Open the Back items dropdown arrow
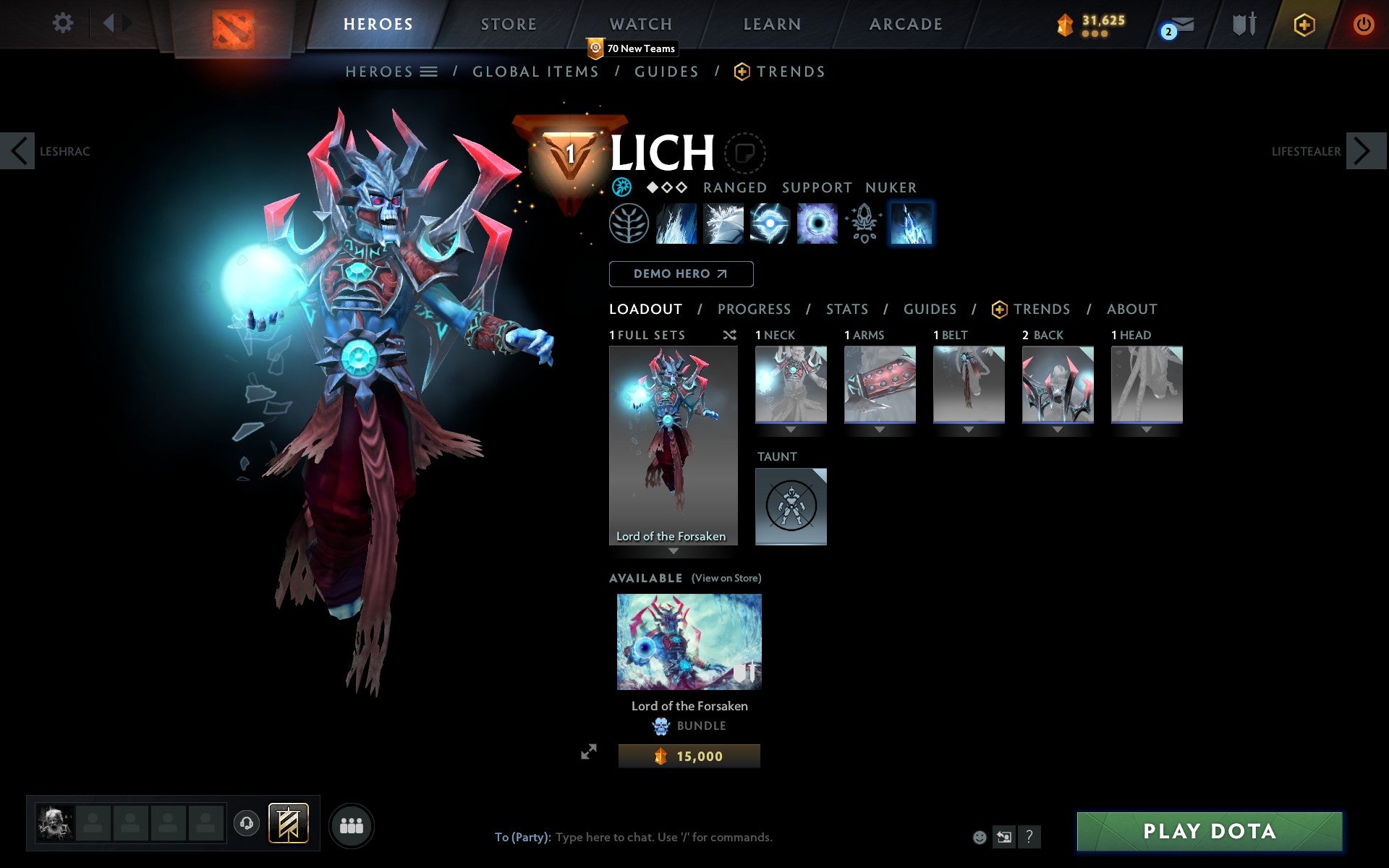The width and height of the screenshot is (1389, 868). click(x=1058, y=428)
